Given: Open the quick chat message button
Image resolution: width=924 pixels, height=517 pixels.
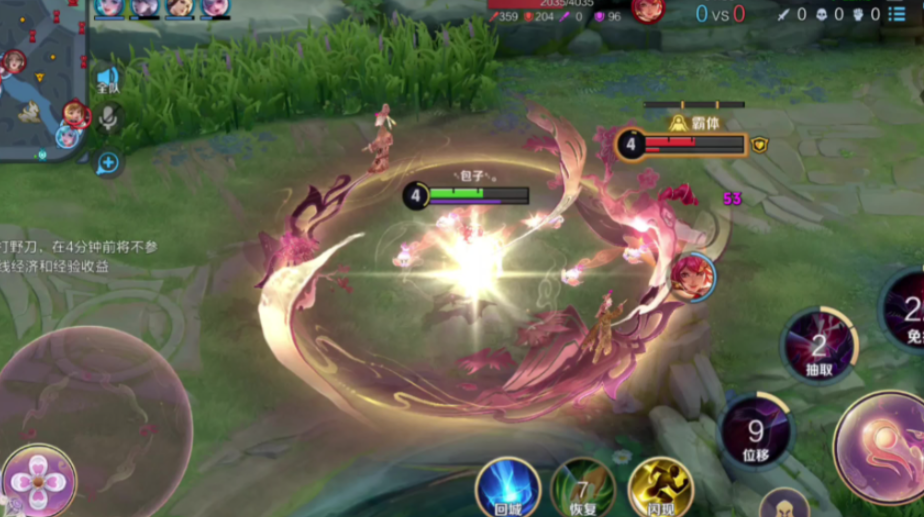Looking at the screenshot, I should point(108,162).
